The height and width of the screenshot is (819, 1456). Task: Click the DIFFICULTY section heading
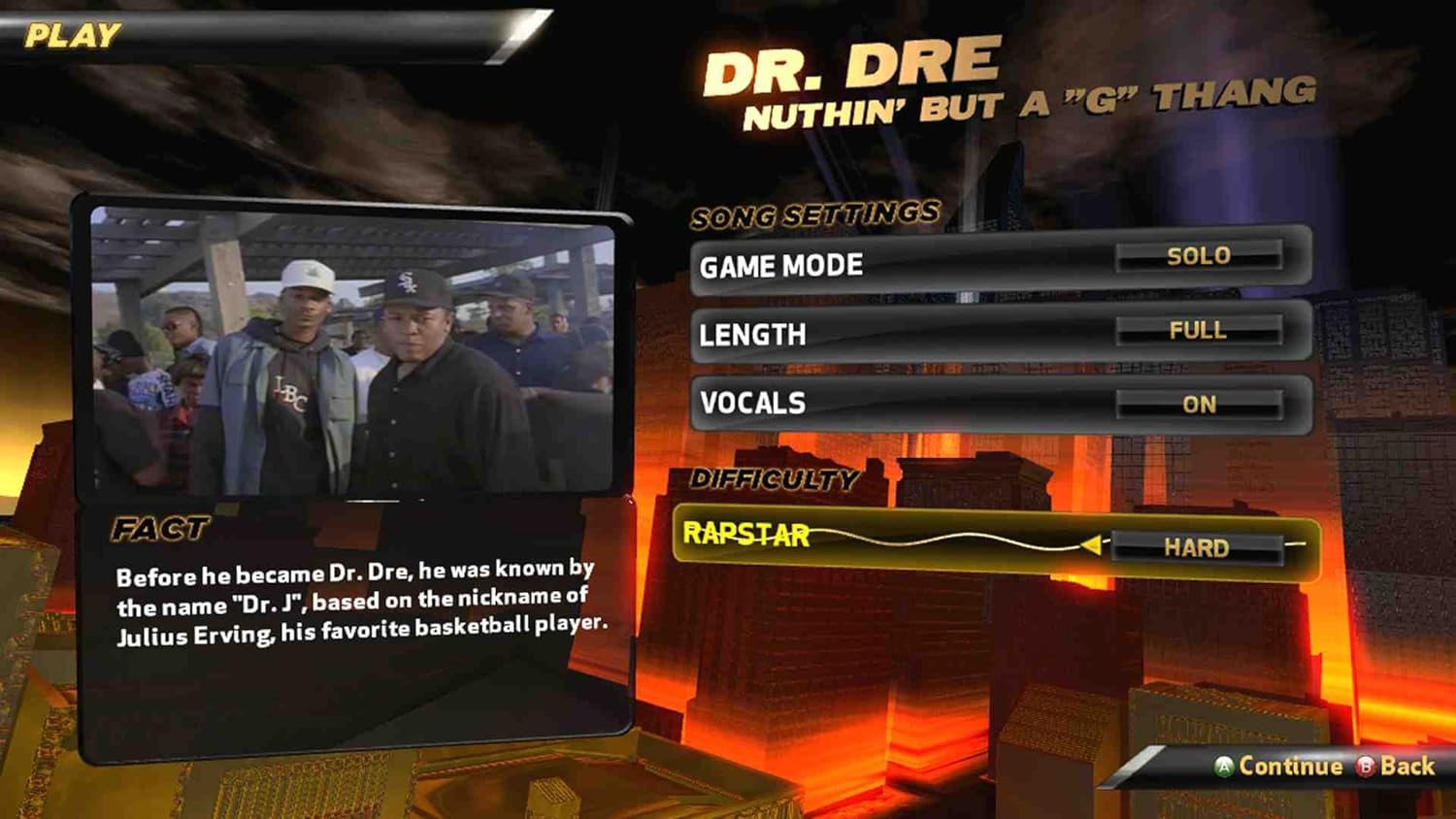click(x=775, y=477)
